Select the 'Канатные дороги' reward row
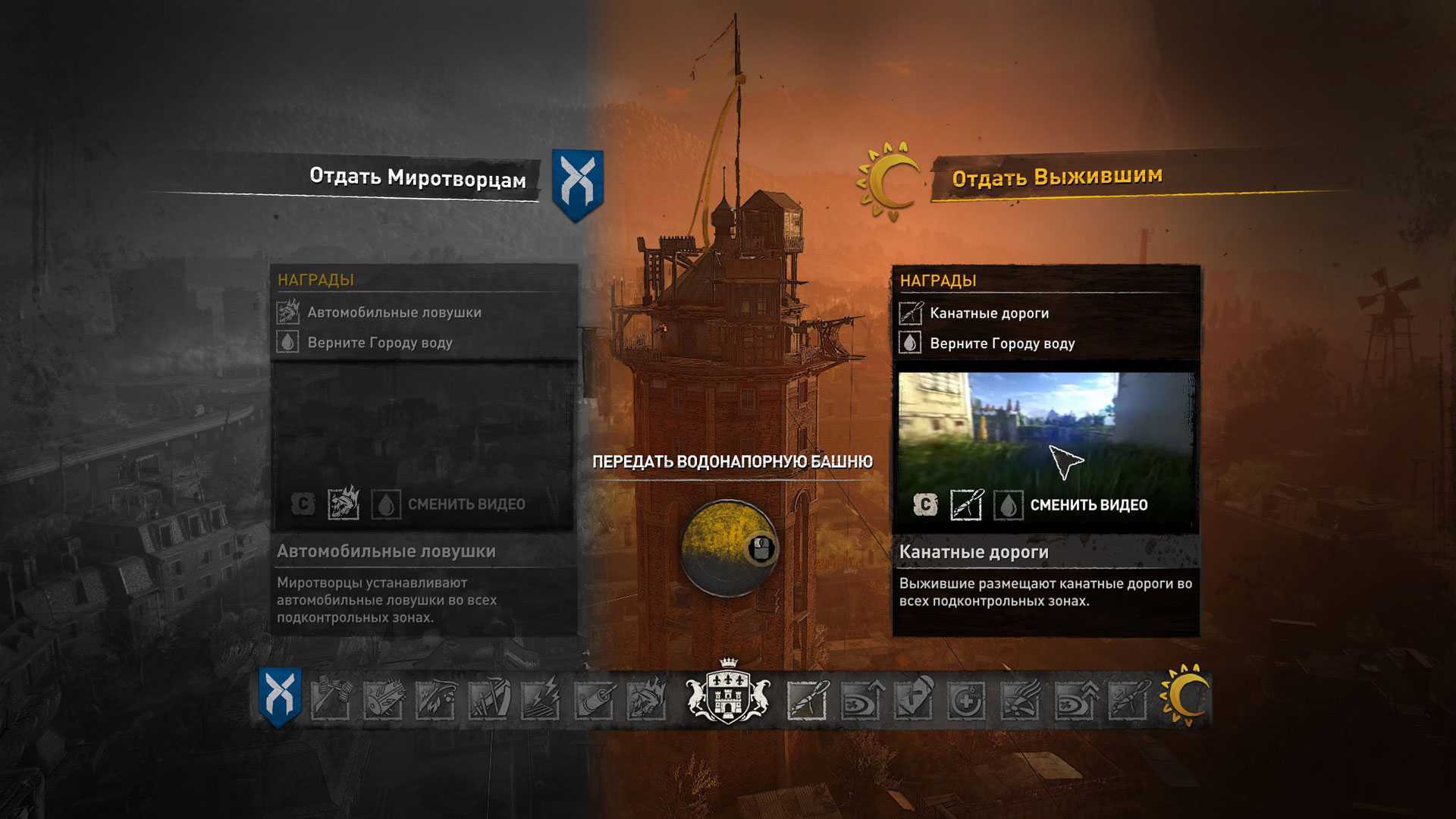Screen dimensions: 1456x819 coord(989,313)
